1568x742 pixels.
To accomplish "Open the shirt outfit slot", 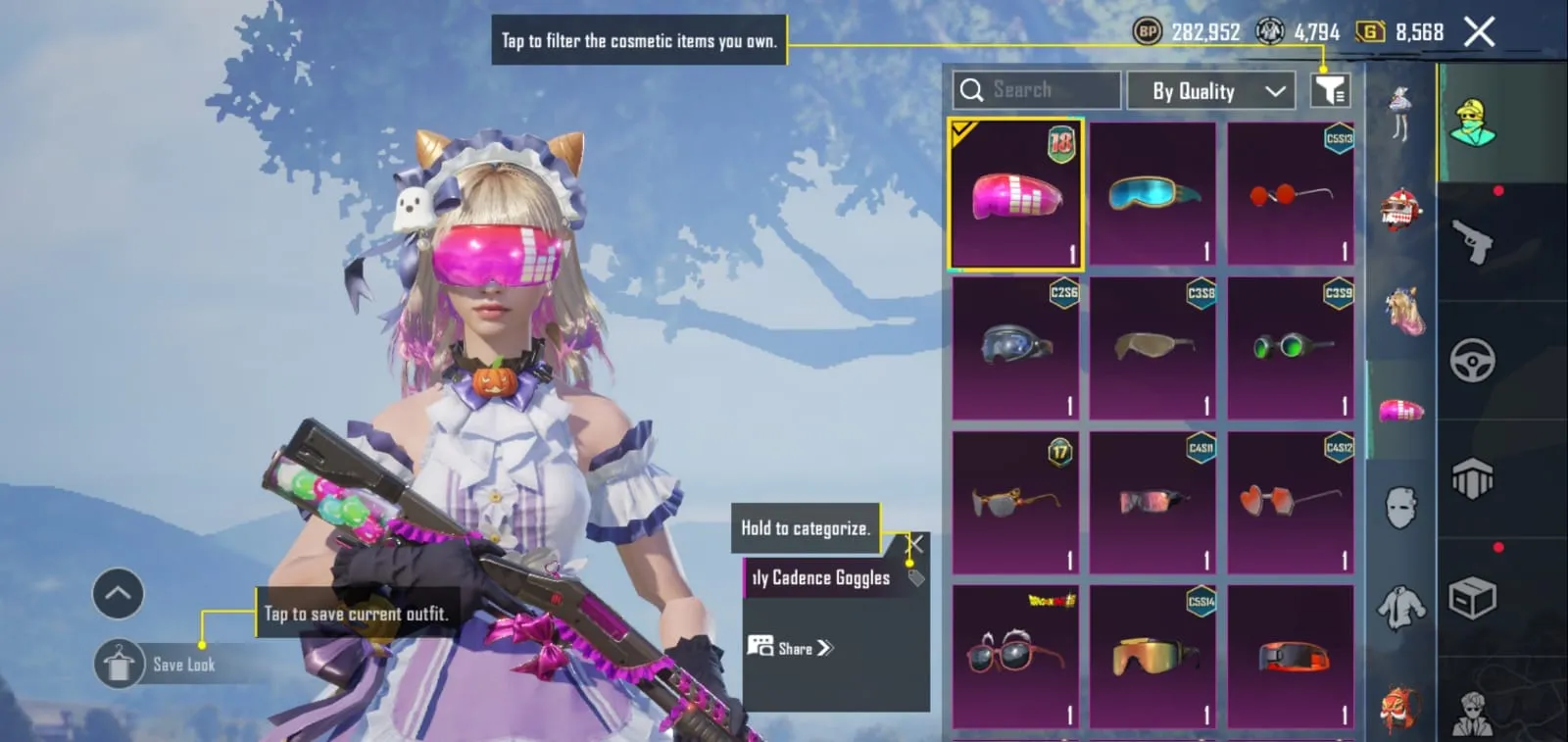I will pos(1399,606).
